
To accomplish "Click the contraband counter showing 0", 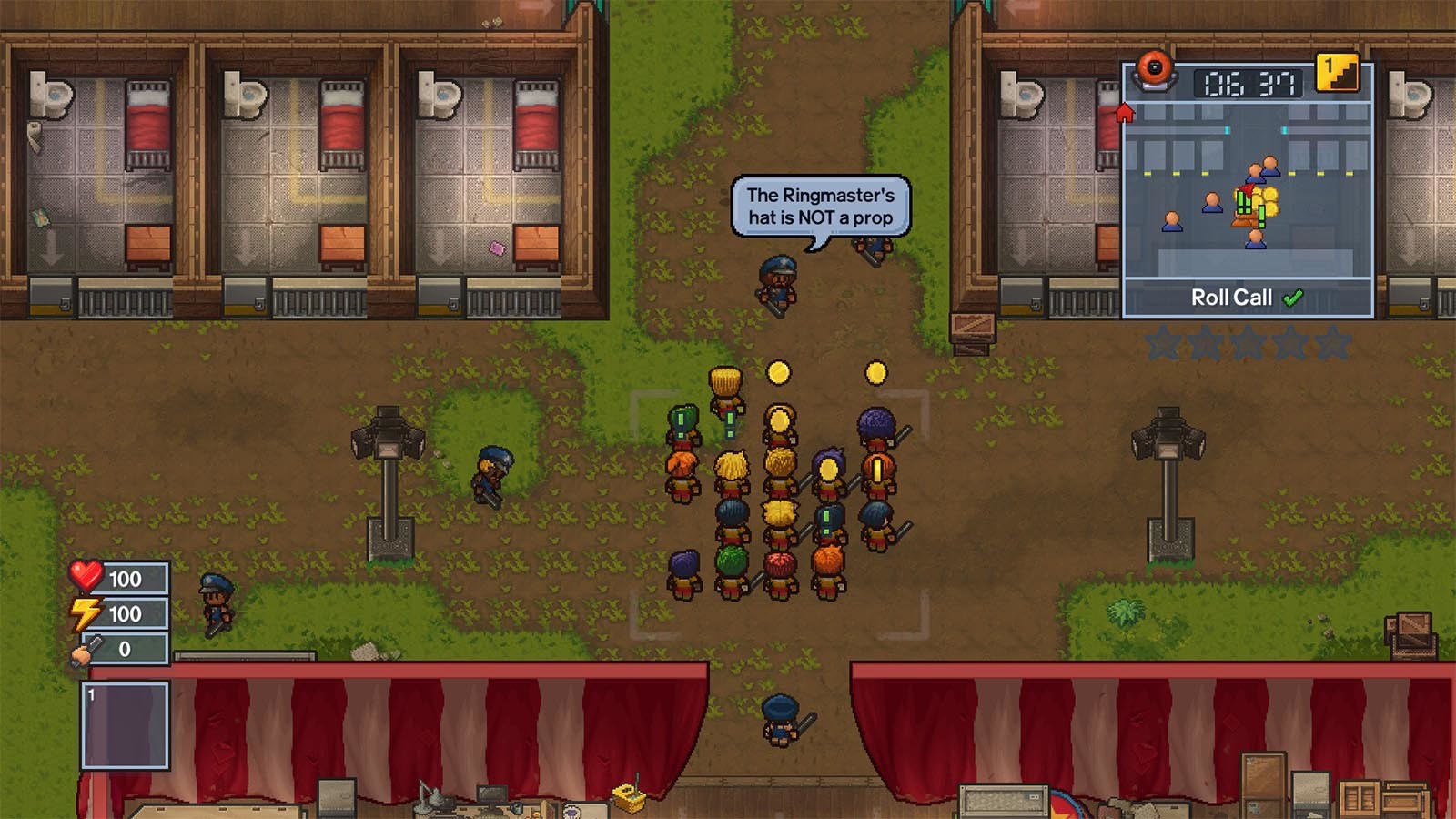I will (123, 651).
